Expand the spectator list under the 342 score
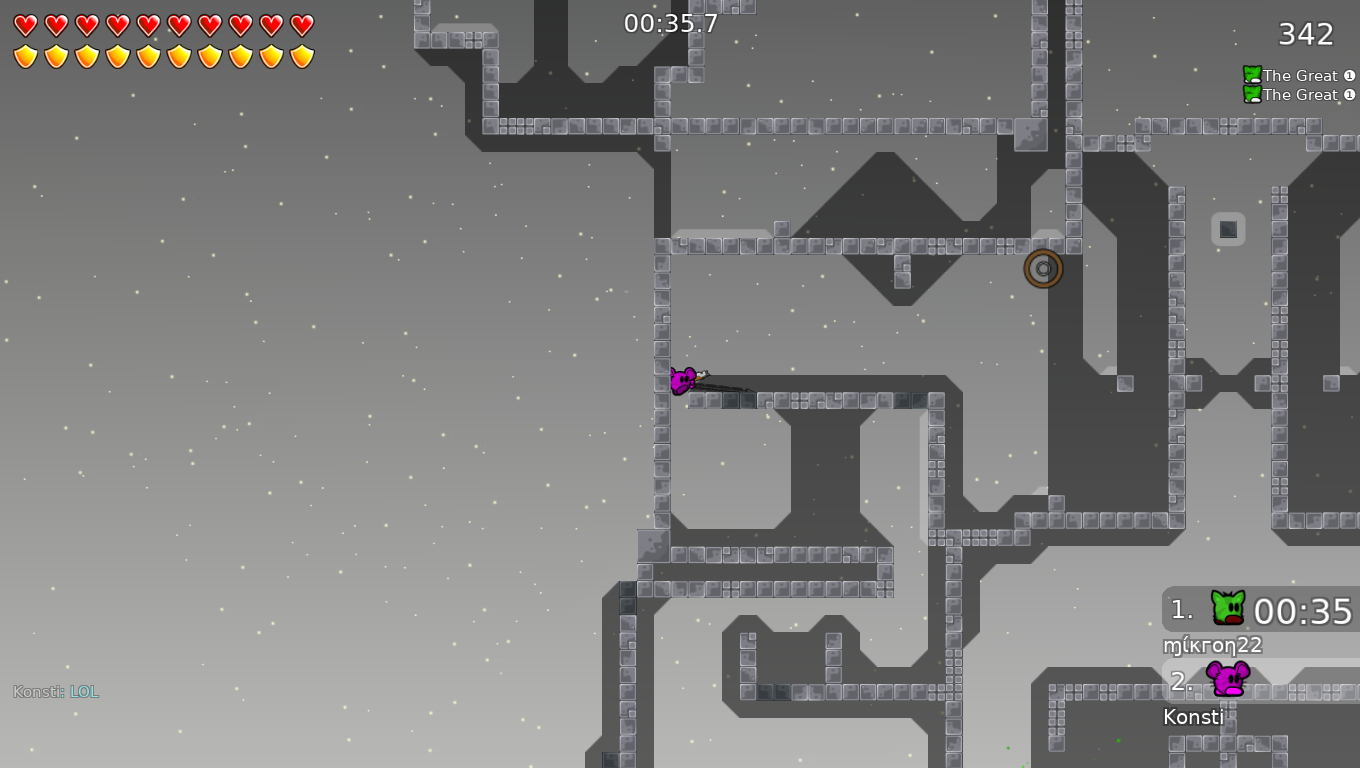1360x768 pixels. 1297,84
